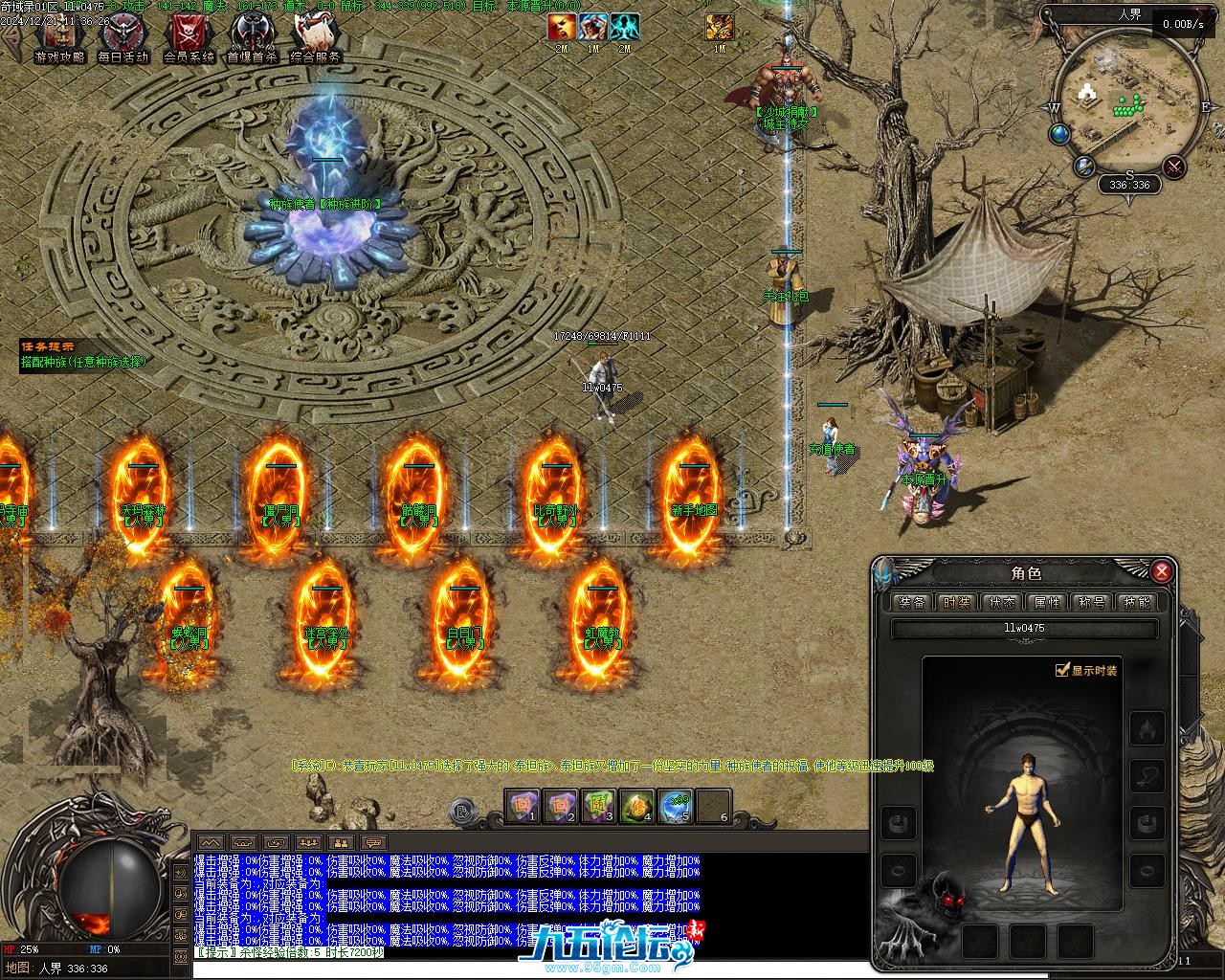1225x980 pixels.
Task: View the 技能 skills tab
Action: [x=1137, y=602]
